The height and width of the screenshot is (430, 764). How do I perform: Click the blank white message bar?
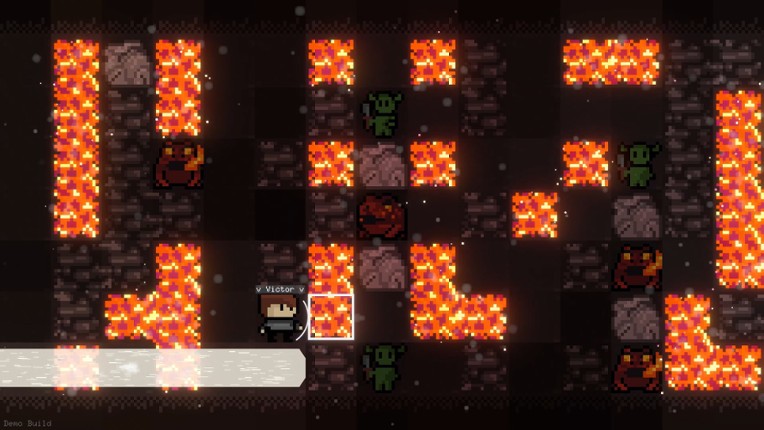click(152, 367)
